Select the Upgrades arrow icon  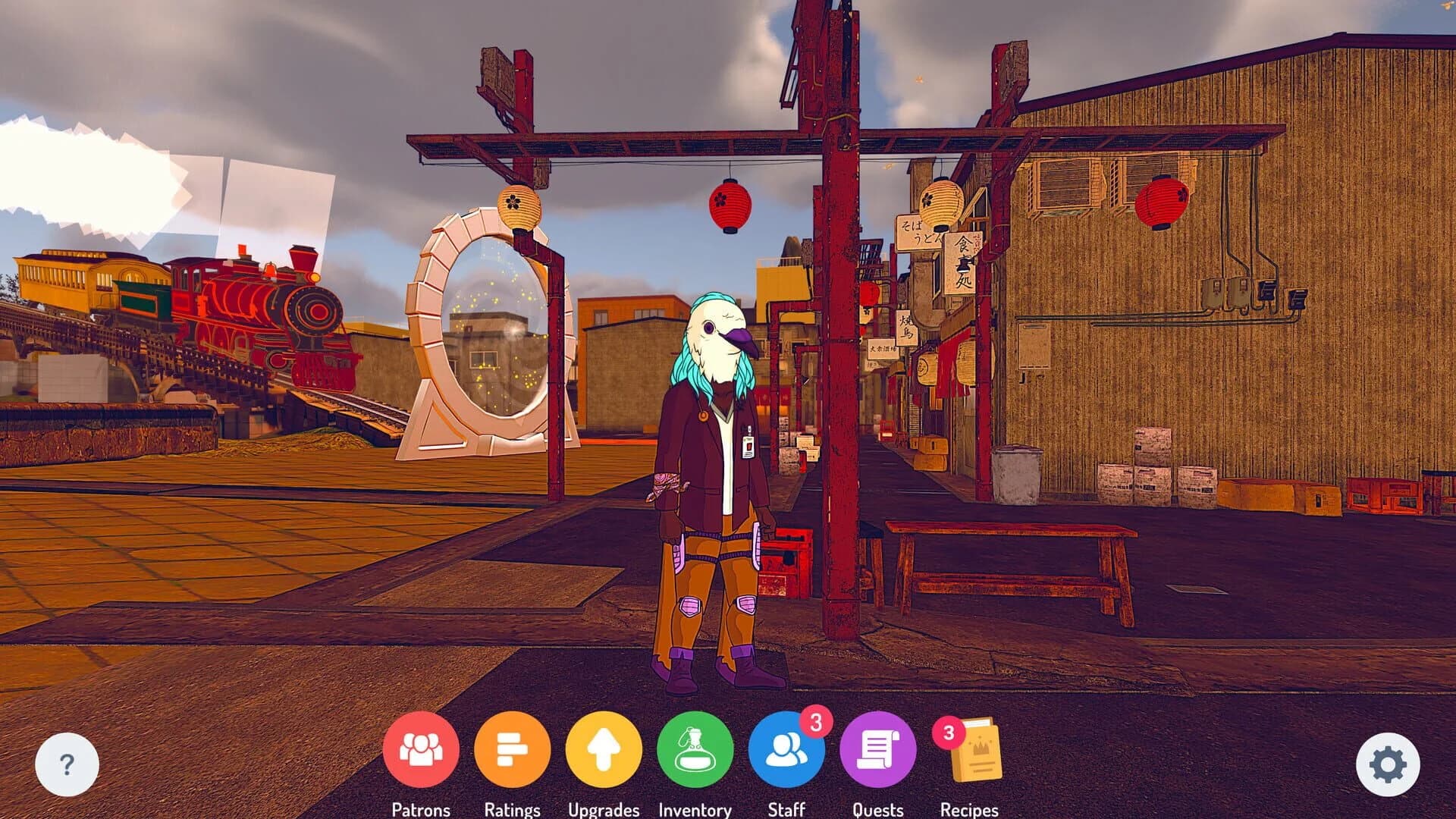pyautogui.click(x=604, y=752)
